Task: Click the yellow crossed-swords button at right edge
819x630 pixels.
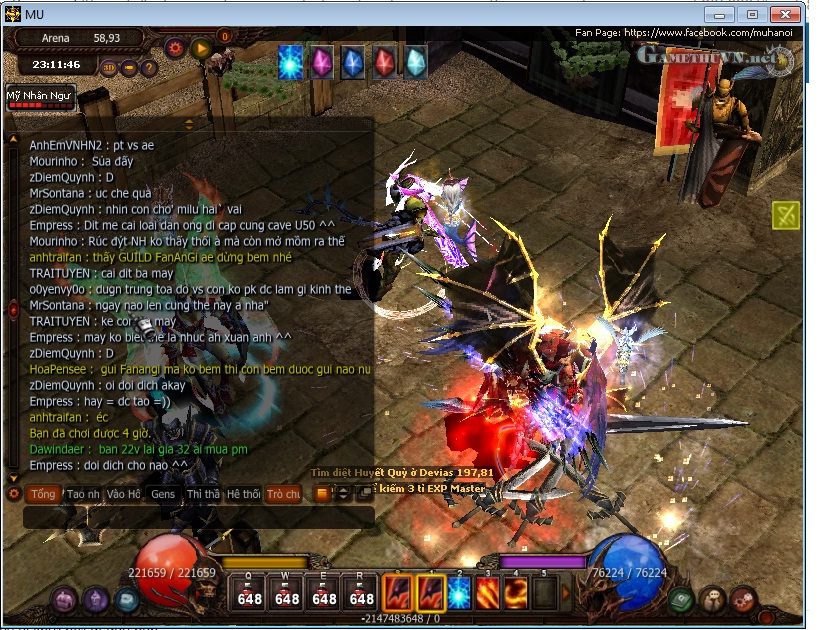Action: [x=785, y=215]
